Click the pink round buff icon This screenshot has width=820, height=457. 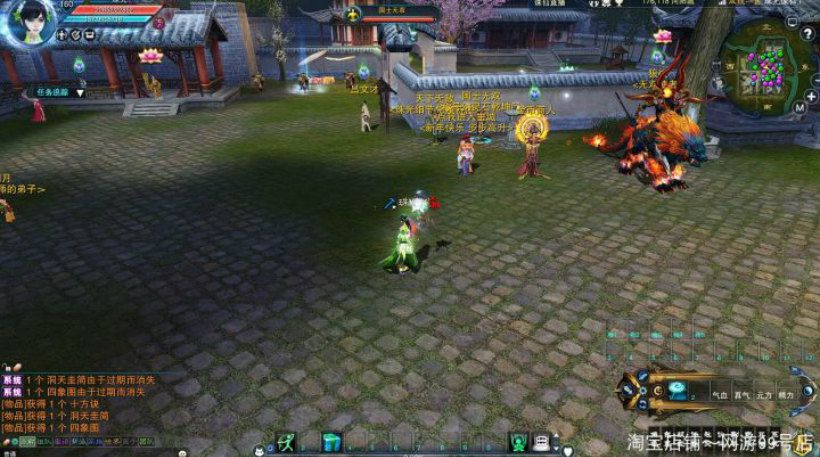(161, 21)
